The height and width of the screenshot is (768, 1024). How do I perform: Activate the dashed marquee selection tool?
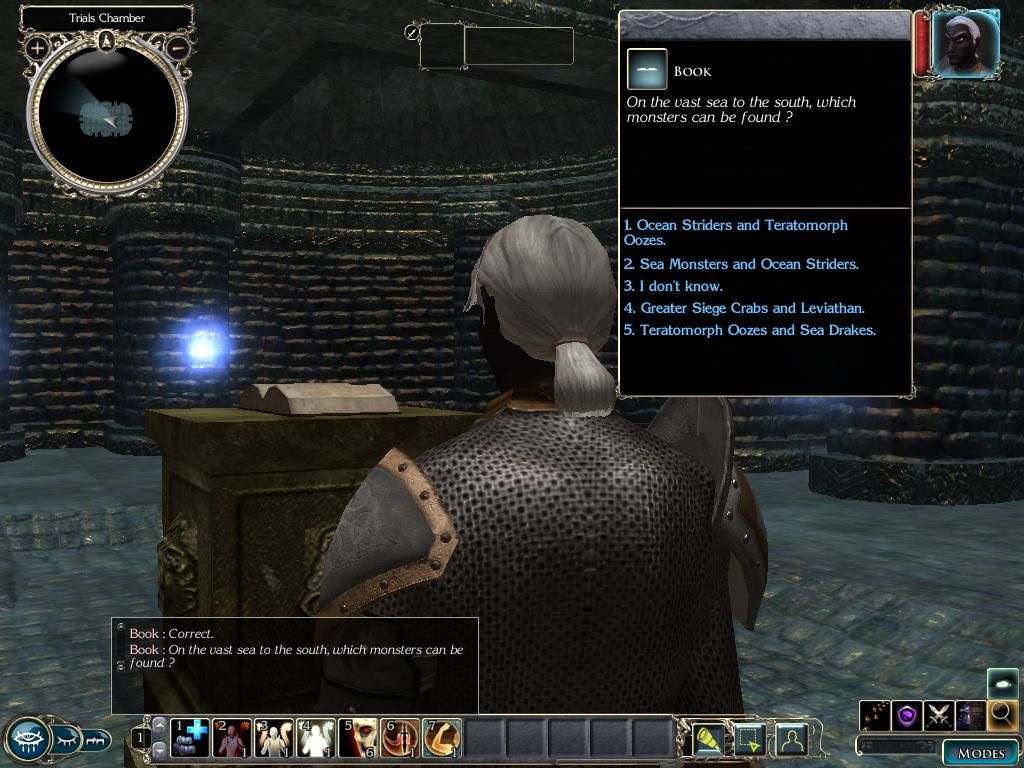(750, 739)
